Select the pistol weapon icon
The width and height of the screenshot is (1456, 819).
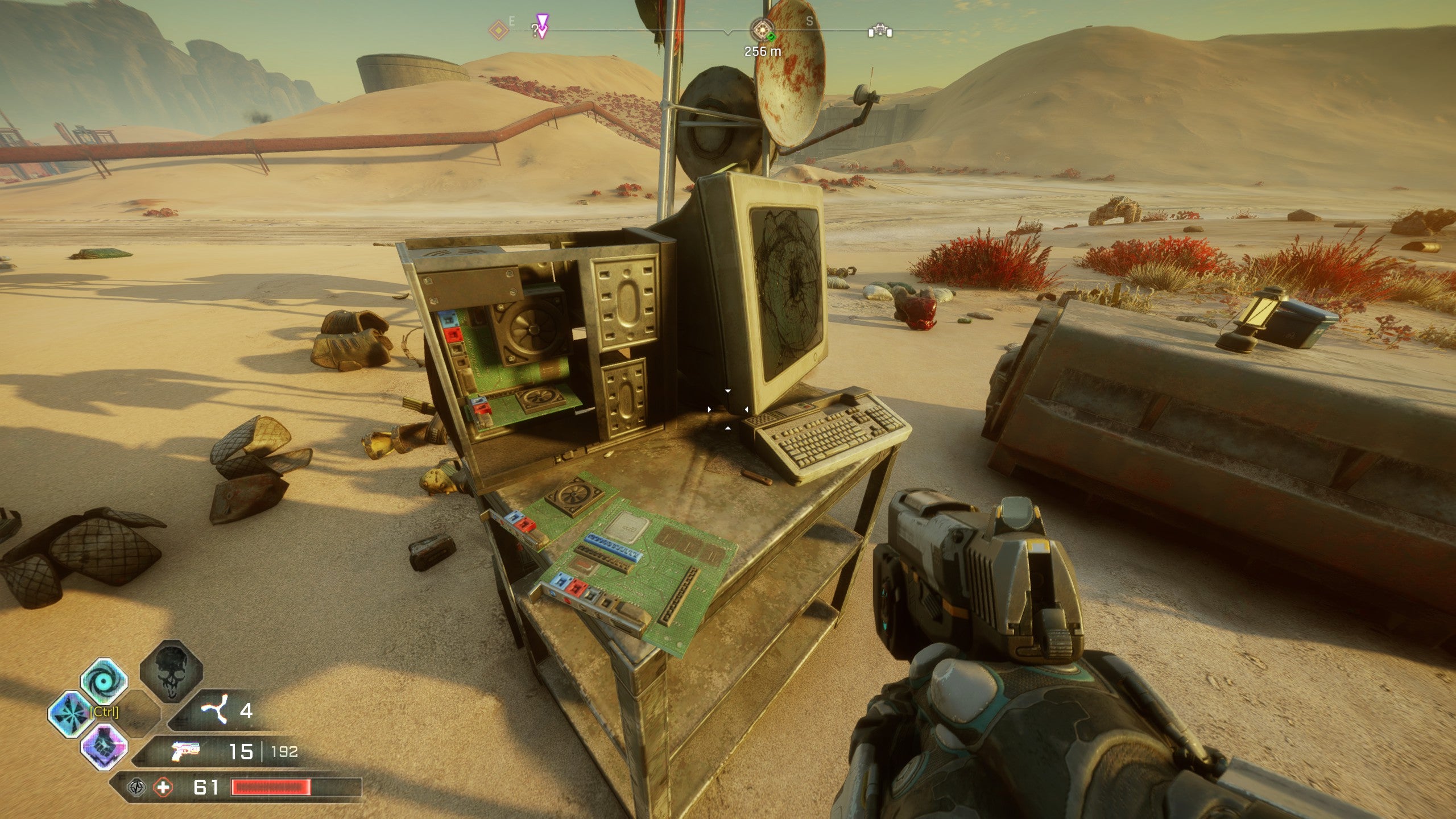point(186,751)
